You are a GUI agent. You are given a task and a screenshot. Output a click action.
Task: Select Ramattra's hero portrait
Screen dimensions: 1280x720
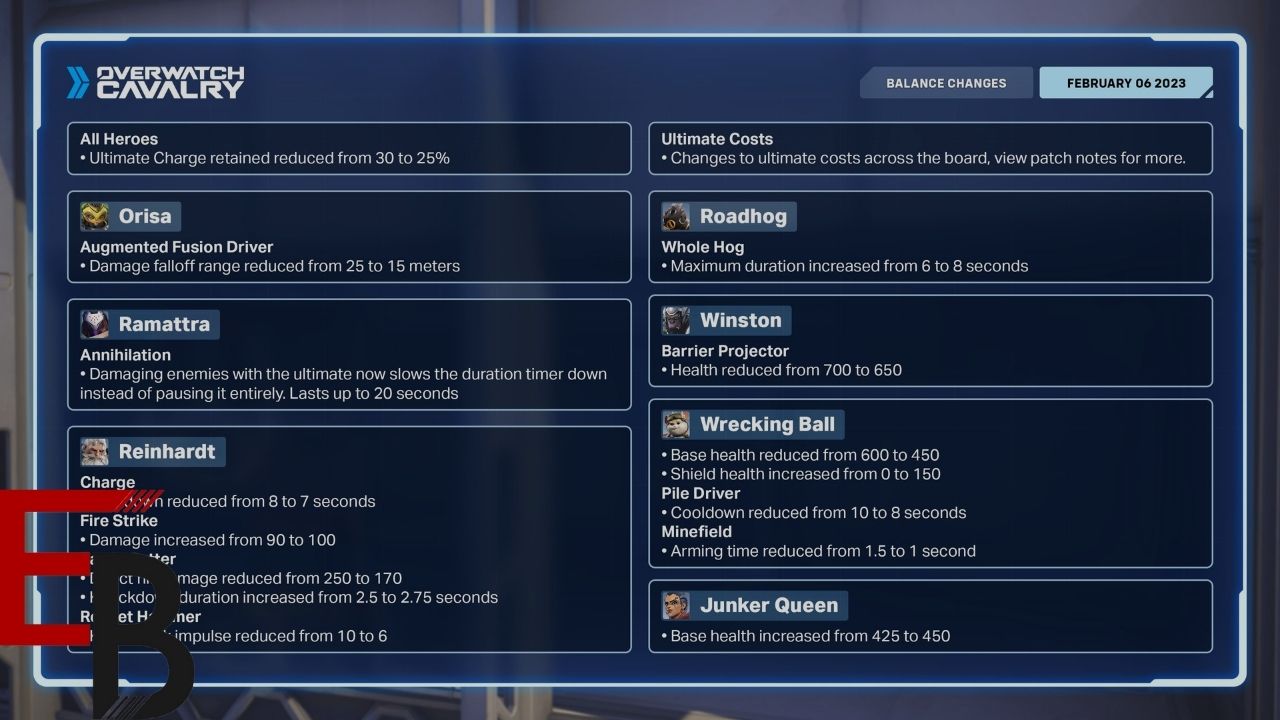coord(95,324)
